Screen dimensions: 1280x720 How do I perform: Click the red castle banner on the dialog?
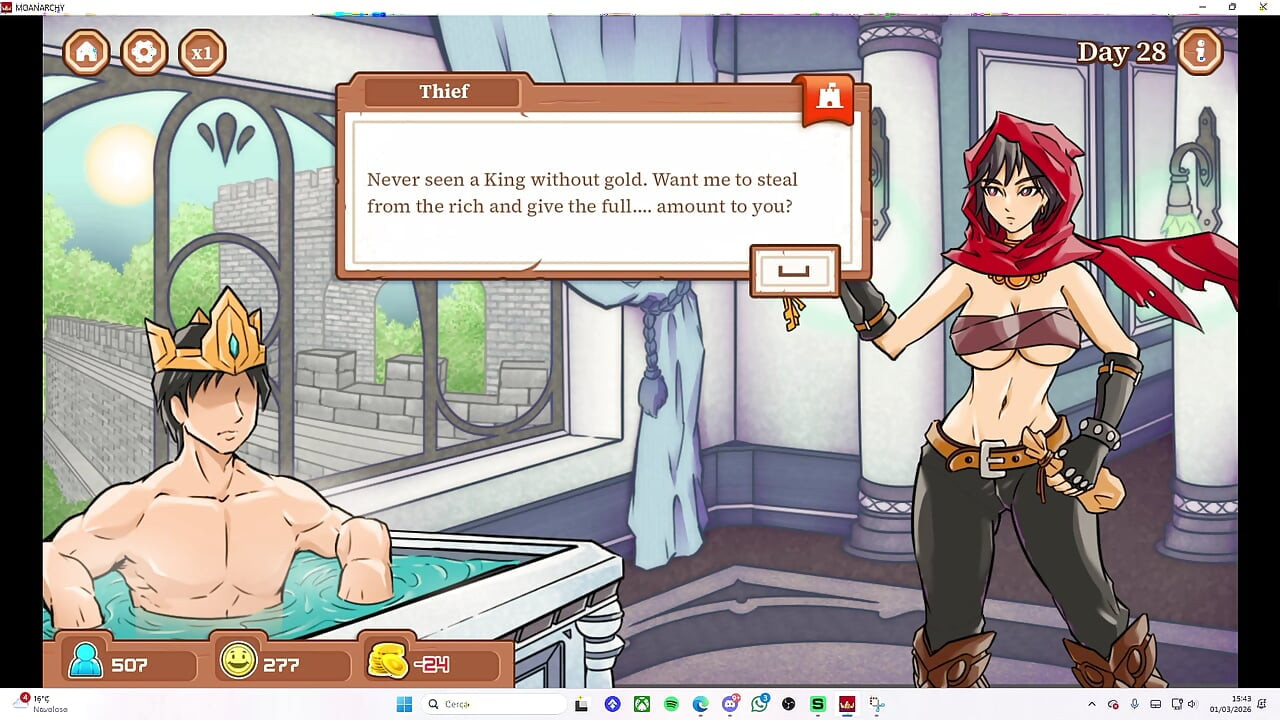click(826, 98)
